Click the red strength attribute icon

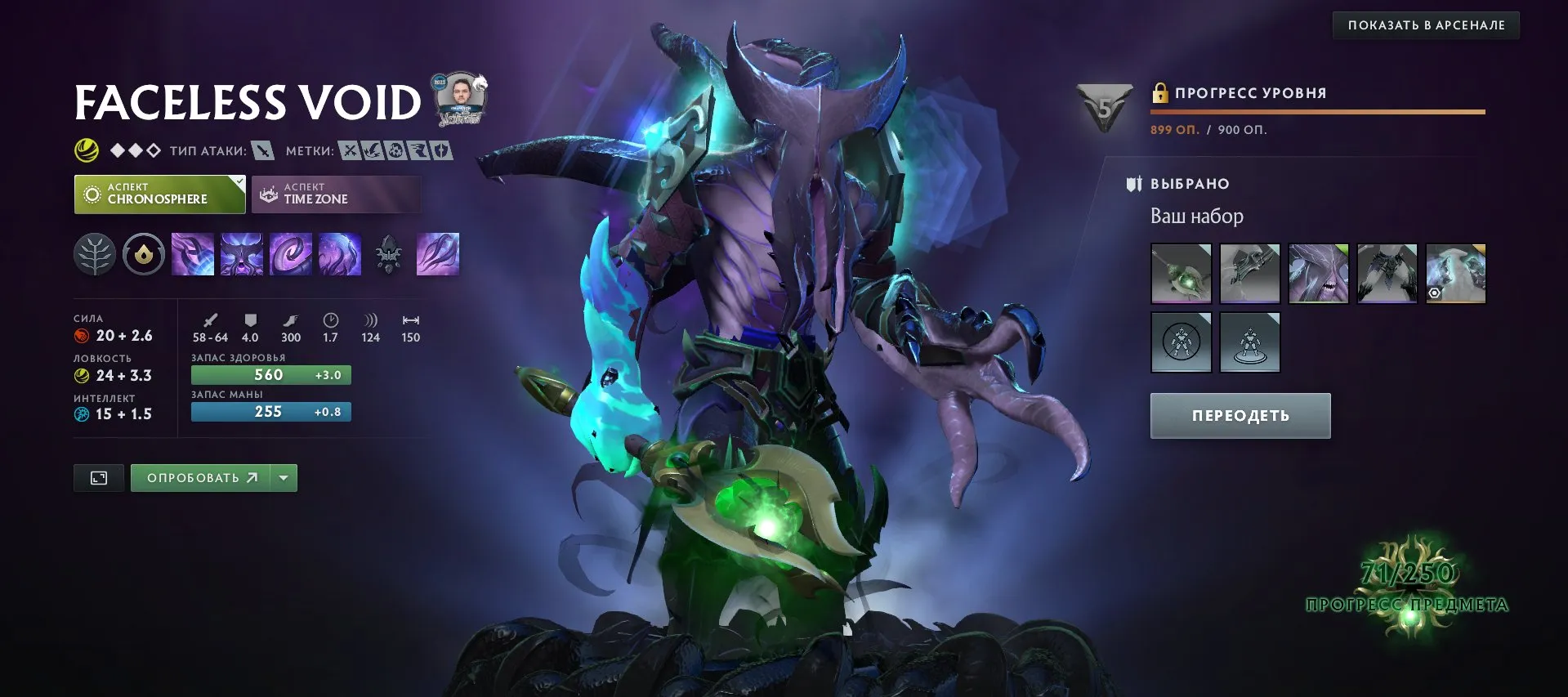pos(81,335)
